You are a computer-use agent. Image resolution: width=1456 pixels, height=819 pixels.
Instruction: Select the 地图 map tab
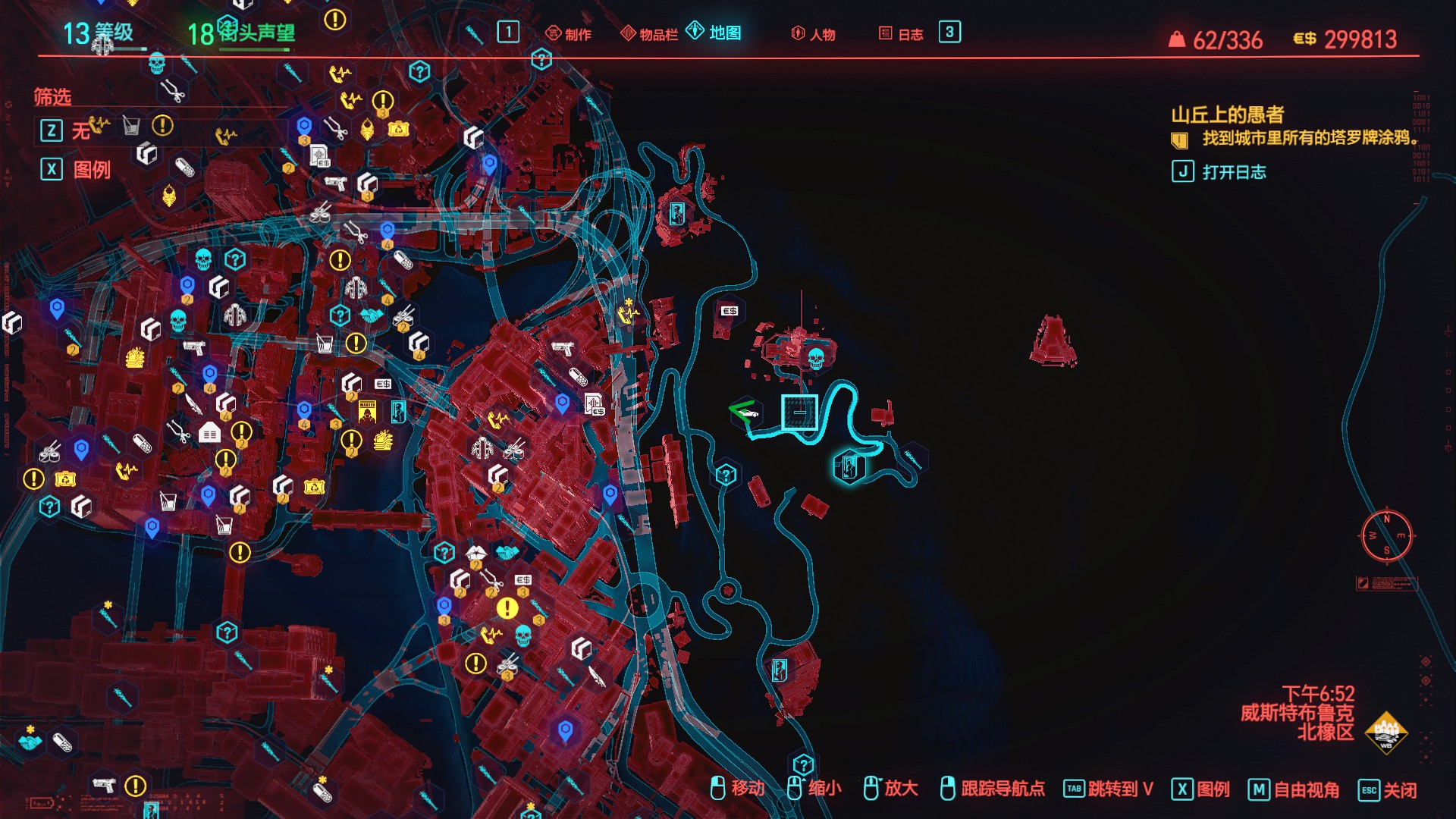(714, 33)
